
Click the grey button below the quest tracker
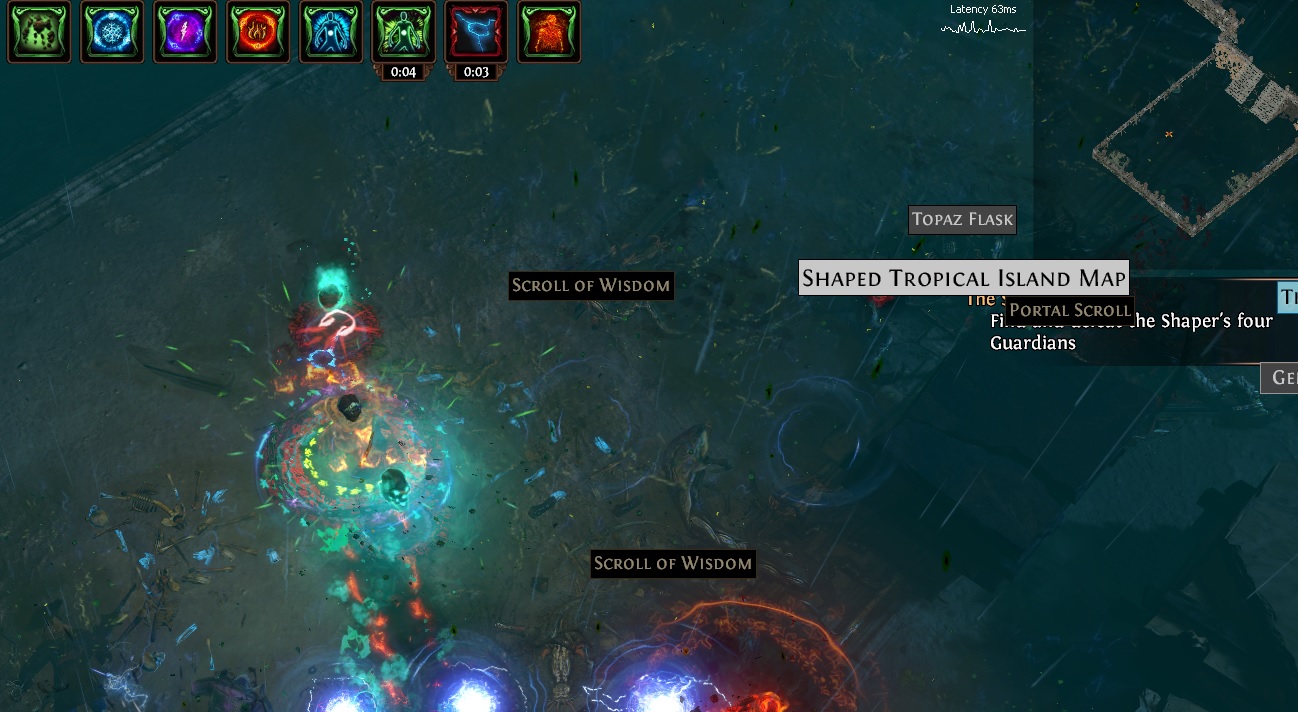click(x=1280, y=378)
